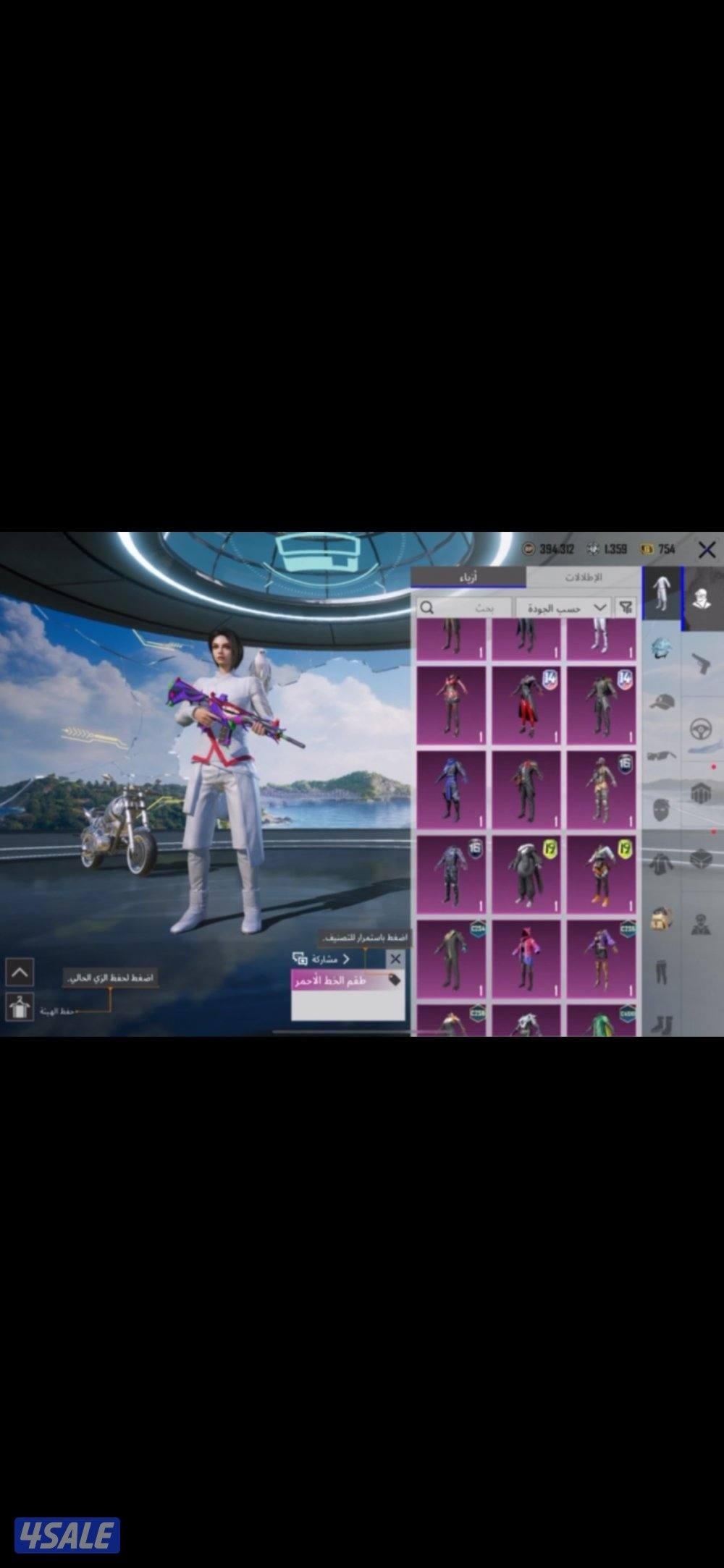Select the cap headwear category
The width and height of the screenshot is (724, 1568).
click(x=661, y=702)
